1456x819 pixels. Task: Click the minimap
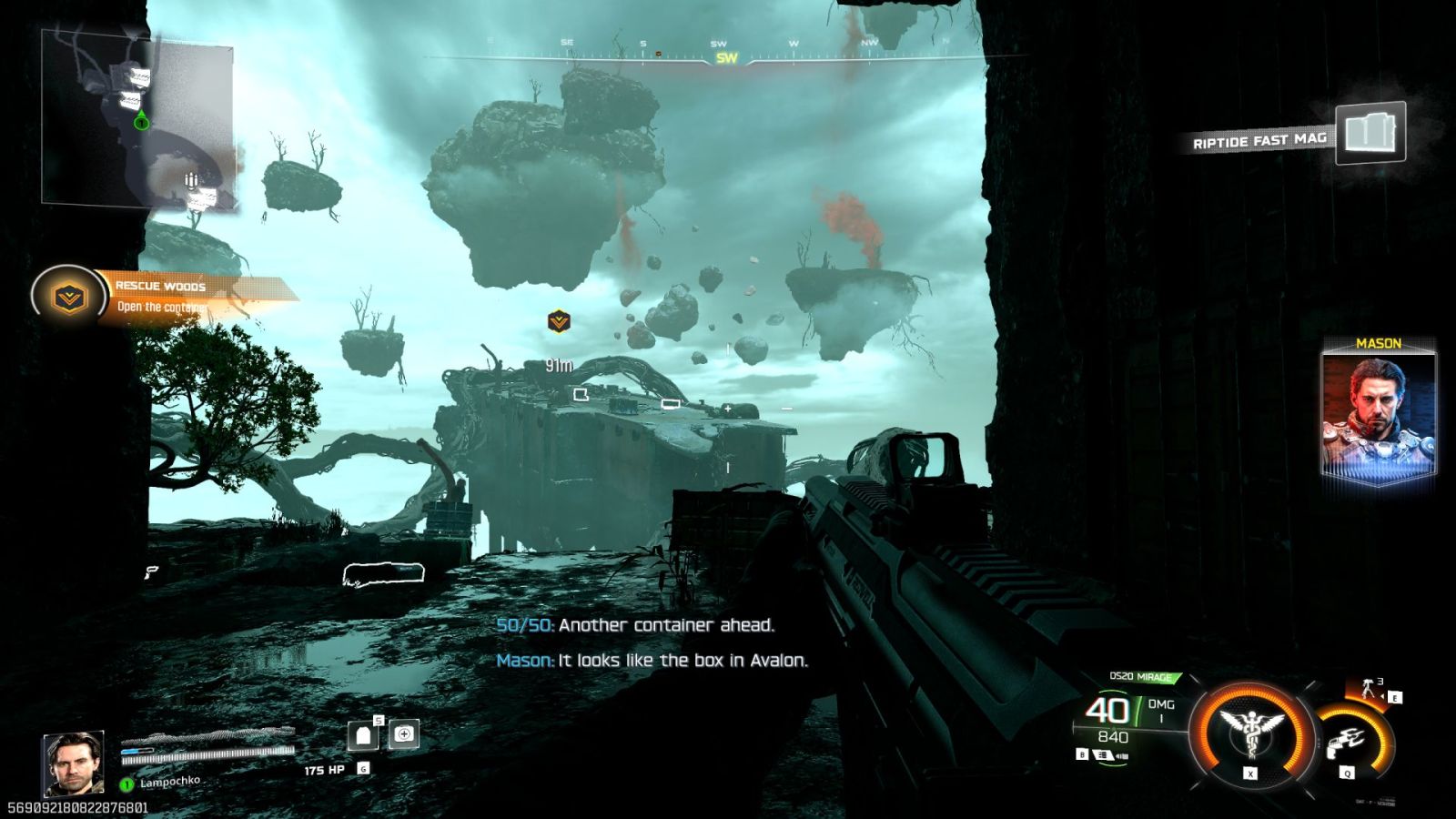pyautogui.click(x=137, y=118)
